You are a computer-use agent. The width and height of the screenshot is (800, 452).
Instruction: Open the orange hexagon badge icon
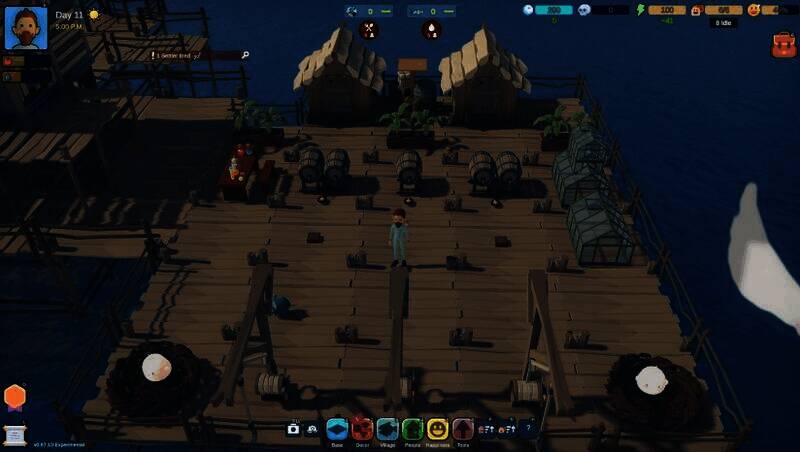click(x=14, y=397)
